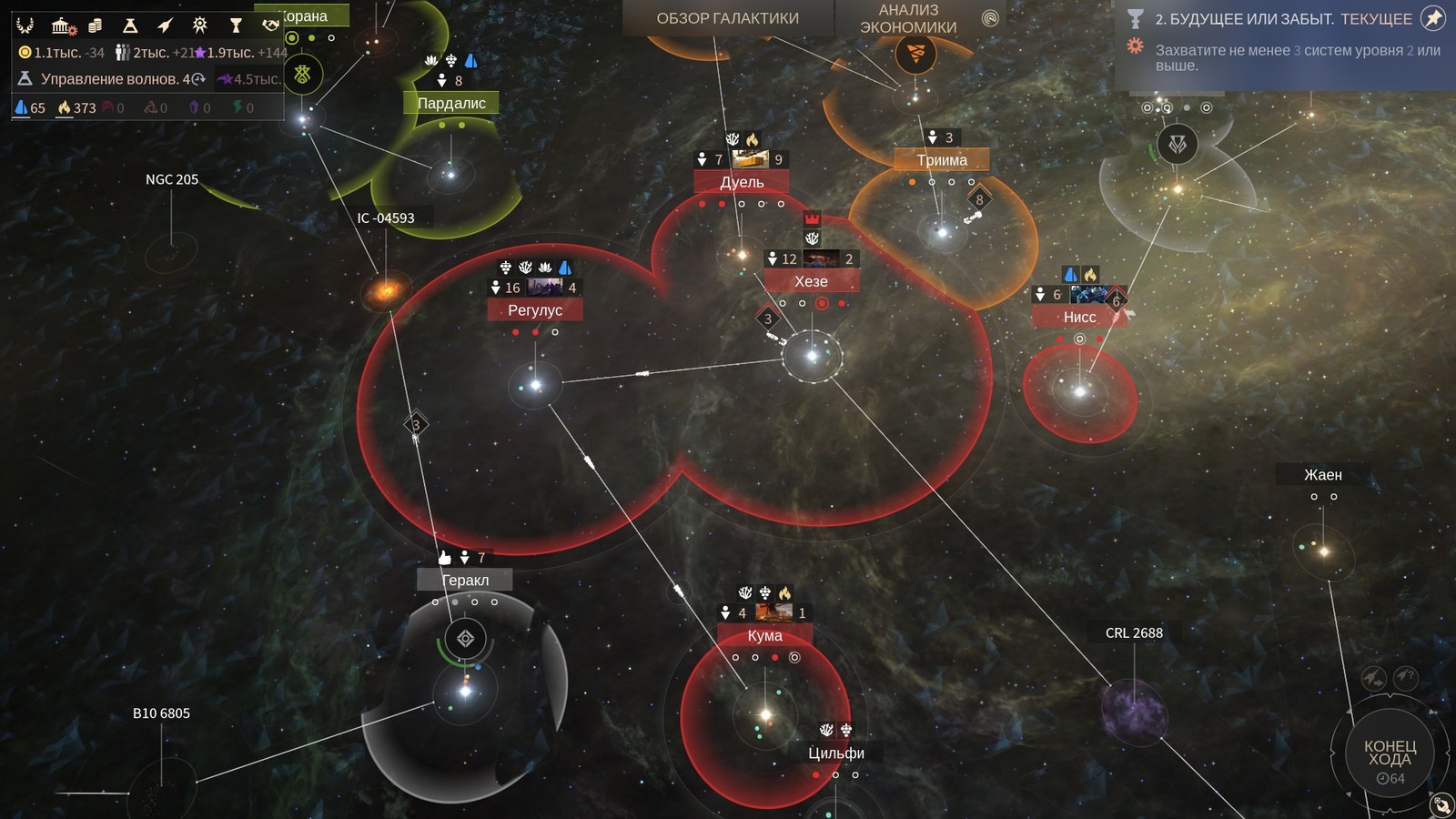This screenshot has height=819, width=1456.
Task: Open the sun-shaped hero screen
Action: [200, 25]
